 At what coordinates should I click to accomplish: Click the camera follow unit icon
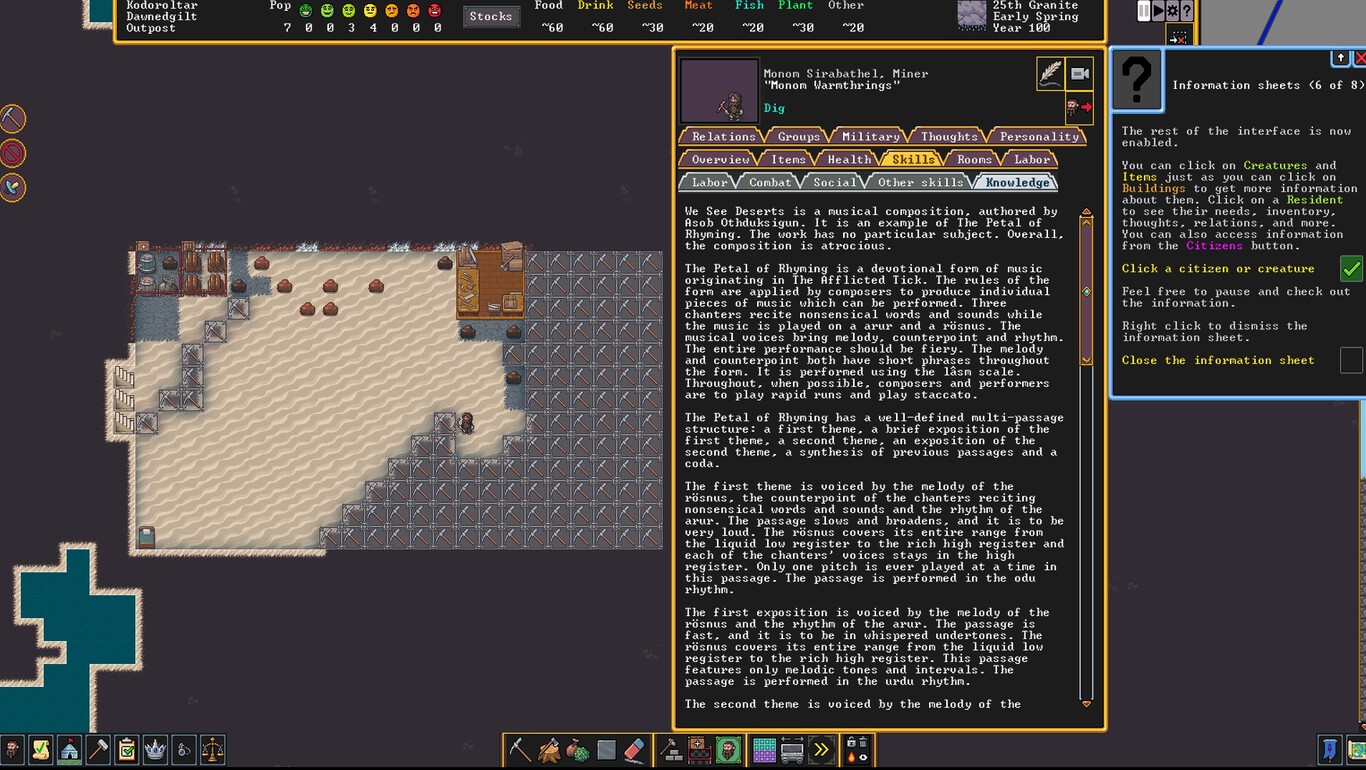tap(1079, 74)
